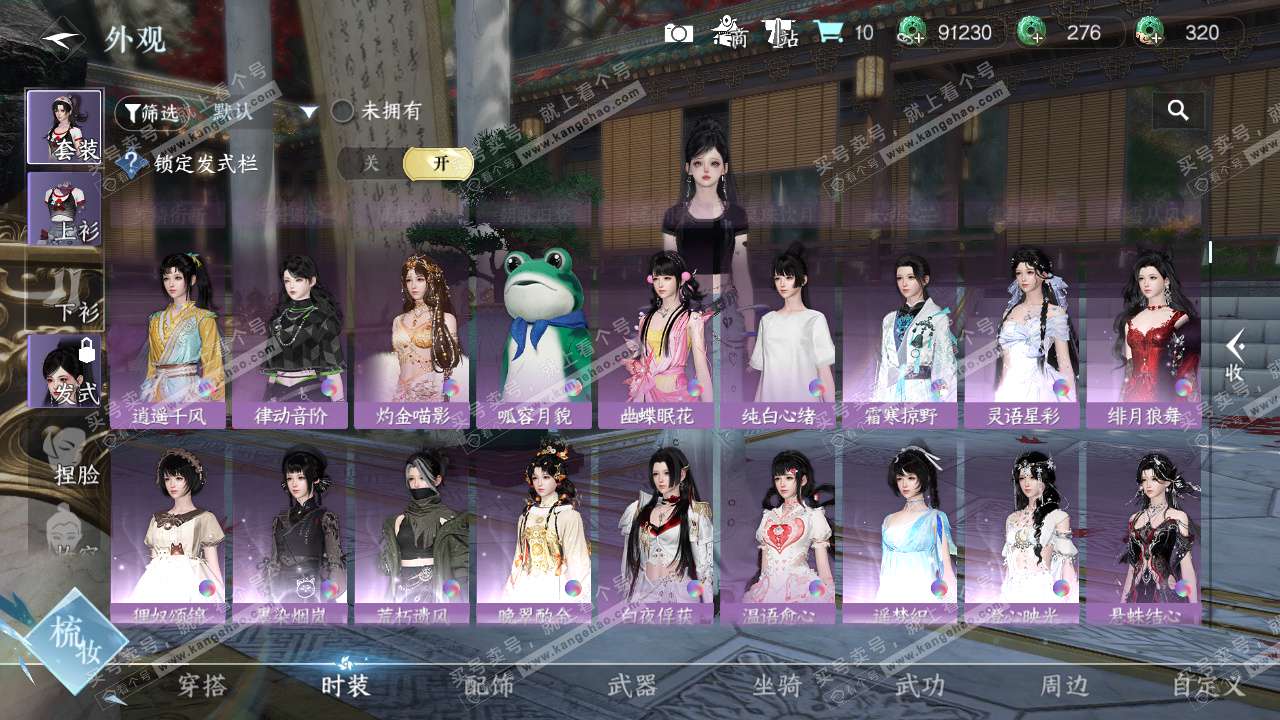1280x720 pixels.
Task: Switch to the 穿搭 bottom tab
Action: point(202,685)
